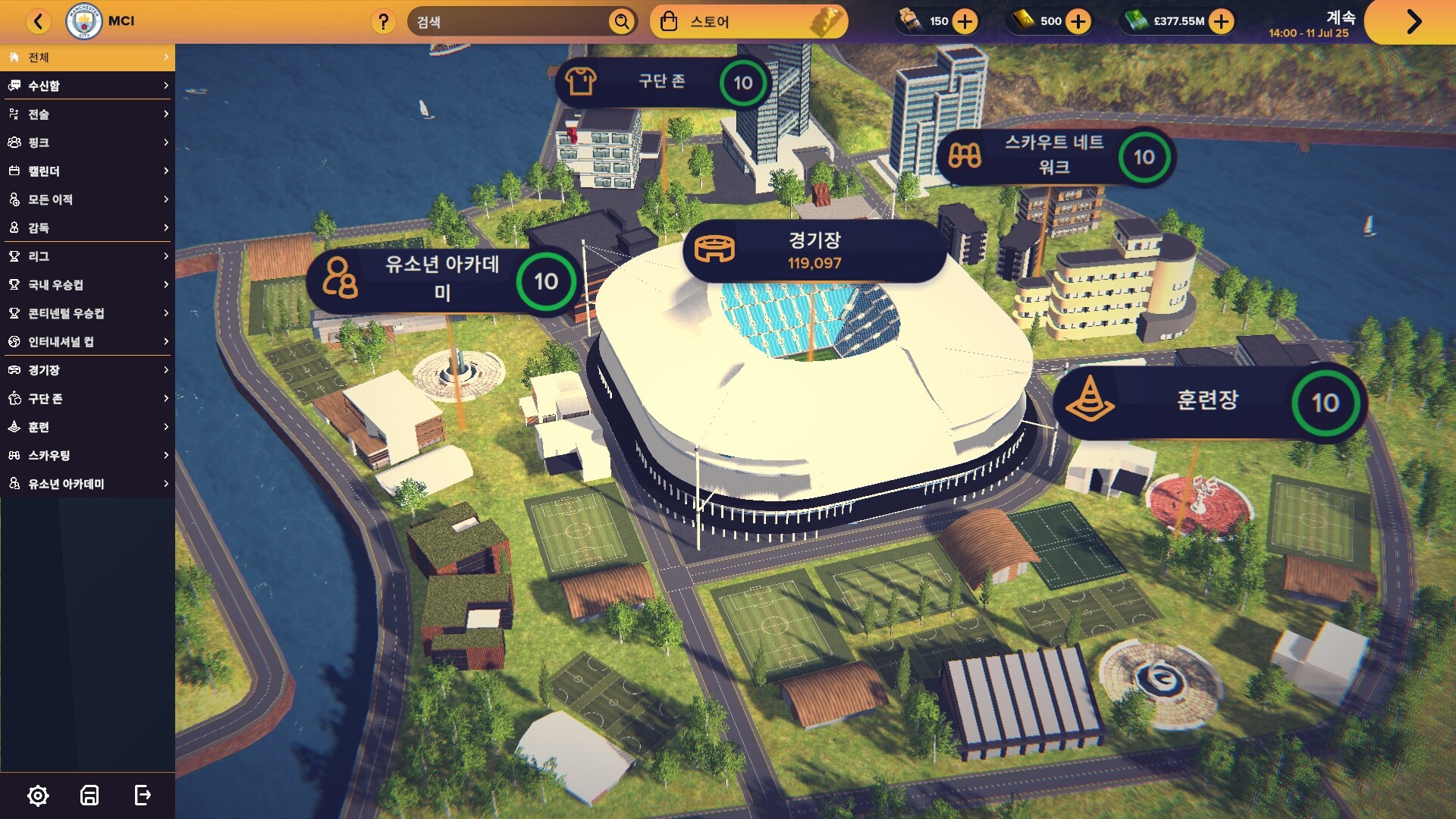Screen dimensions: 1456x819
Task: Choose the 리그 league menu item
Action: pos(87,256)
